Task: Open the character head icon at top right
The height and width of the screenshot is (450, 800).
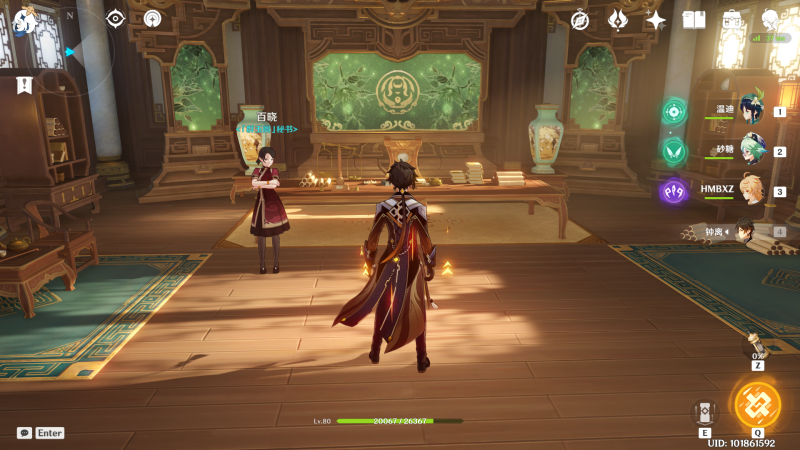Action: 770,20
